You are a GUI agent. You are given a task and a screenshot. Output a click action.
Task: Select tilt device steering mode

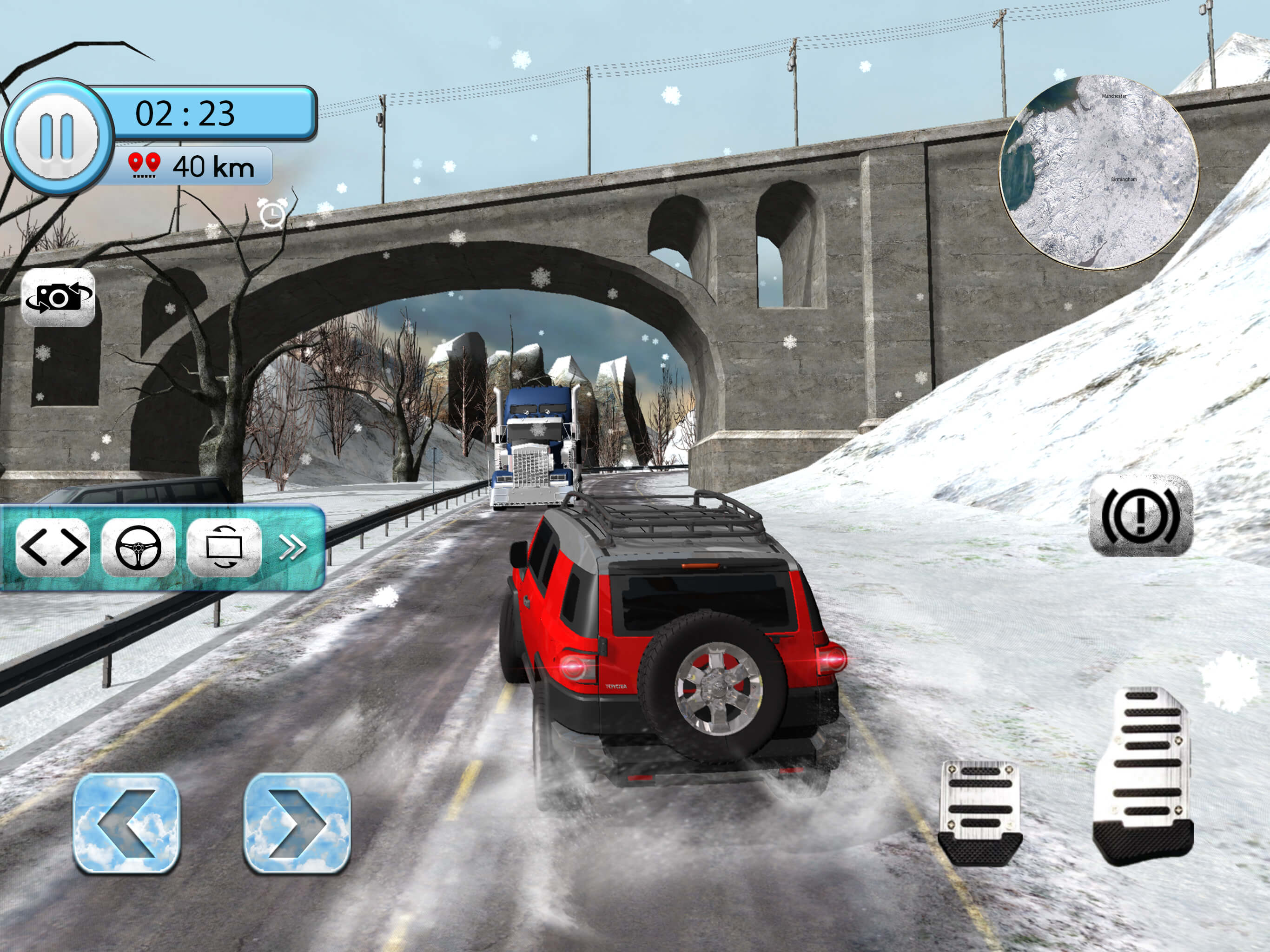[224, 547]
